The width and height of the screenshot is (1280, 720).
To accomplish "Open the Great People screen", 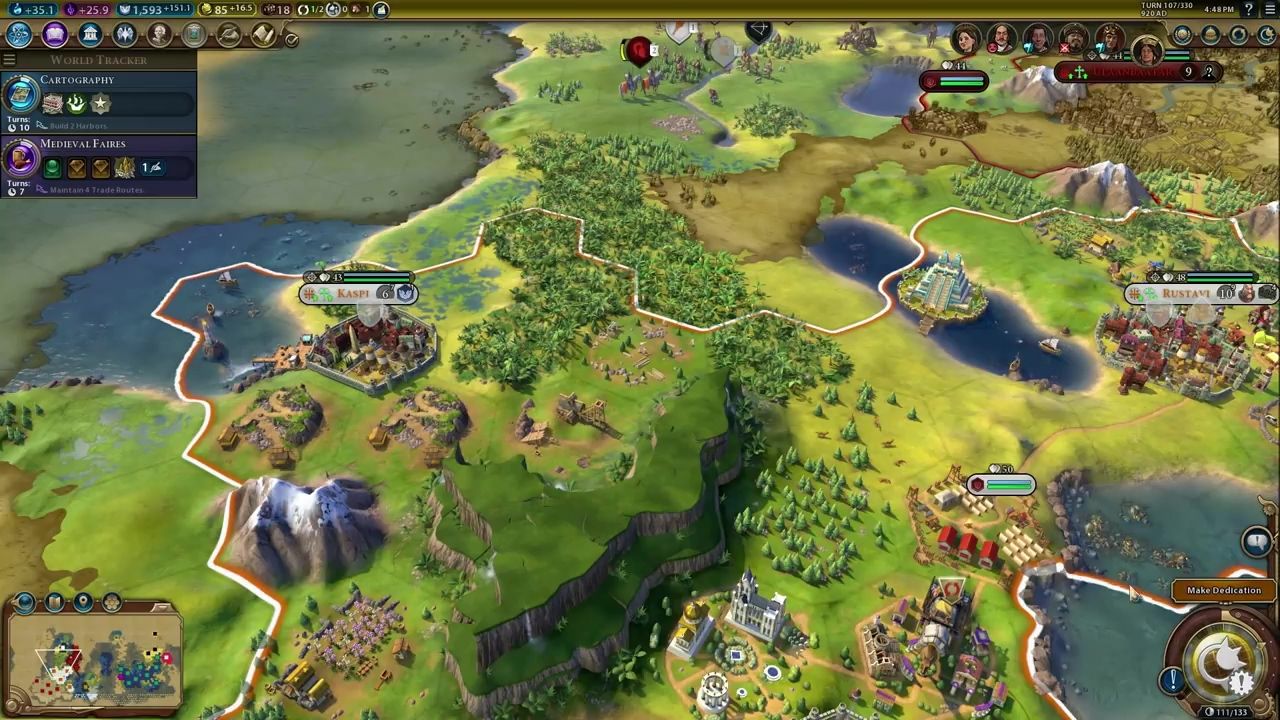I will click(x=159, y=35).
